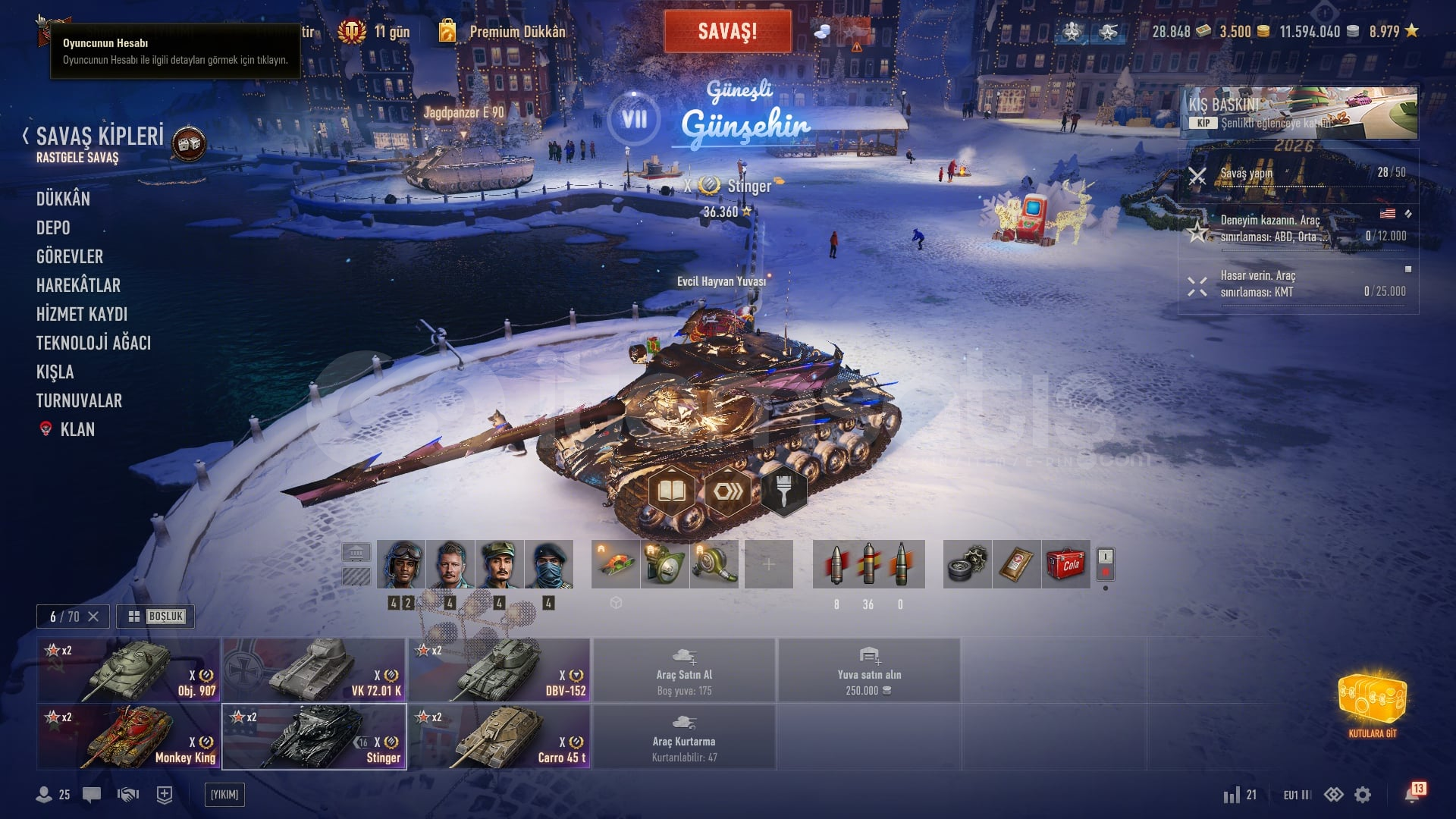Screen dimensions: 1456x819
Task: Open Araç Kurtarma vehicle recovery
Action: click(x=684, y=736)
